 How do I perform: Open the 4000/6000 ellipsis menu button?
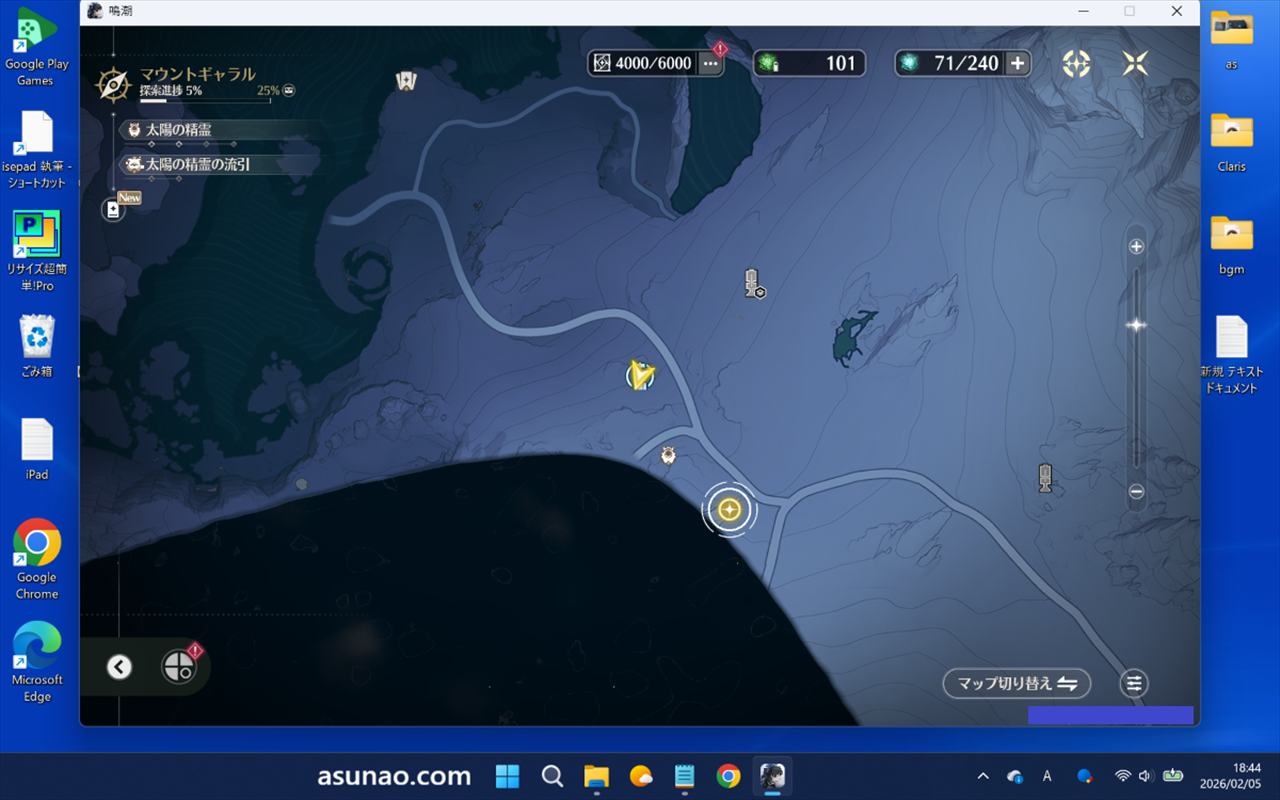tap(710, 63)
